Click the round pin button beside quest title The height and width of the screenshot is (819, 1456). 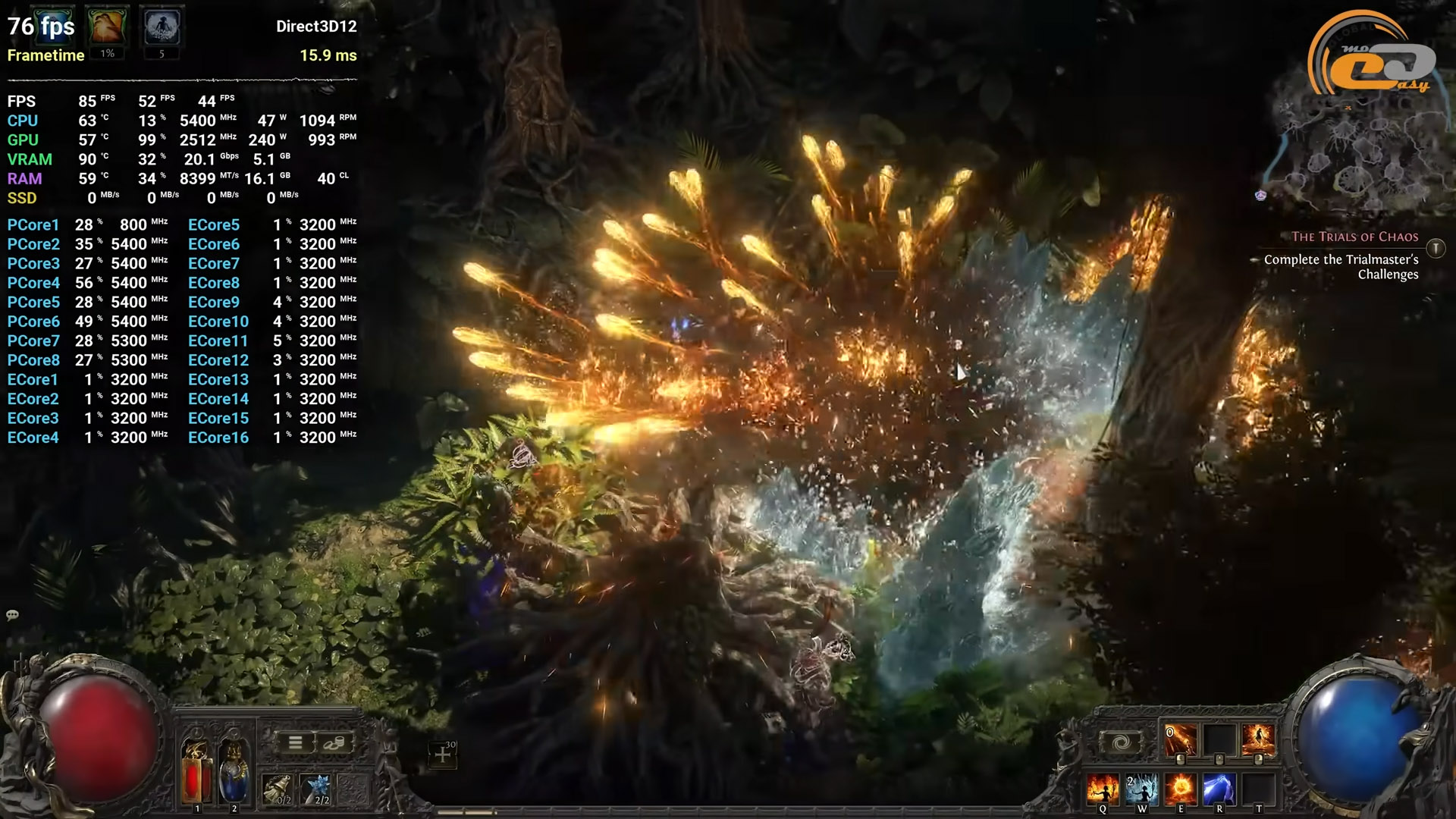(x=1436, y=248)
